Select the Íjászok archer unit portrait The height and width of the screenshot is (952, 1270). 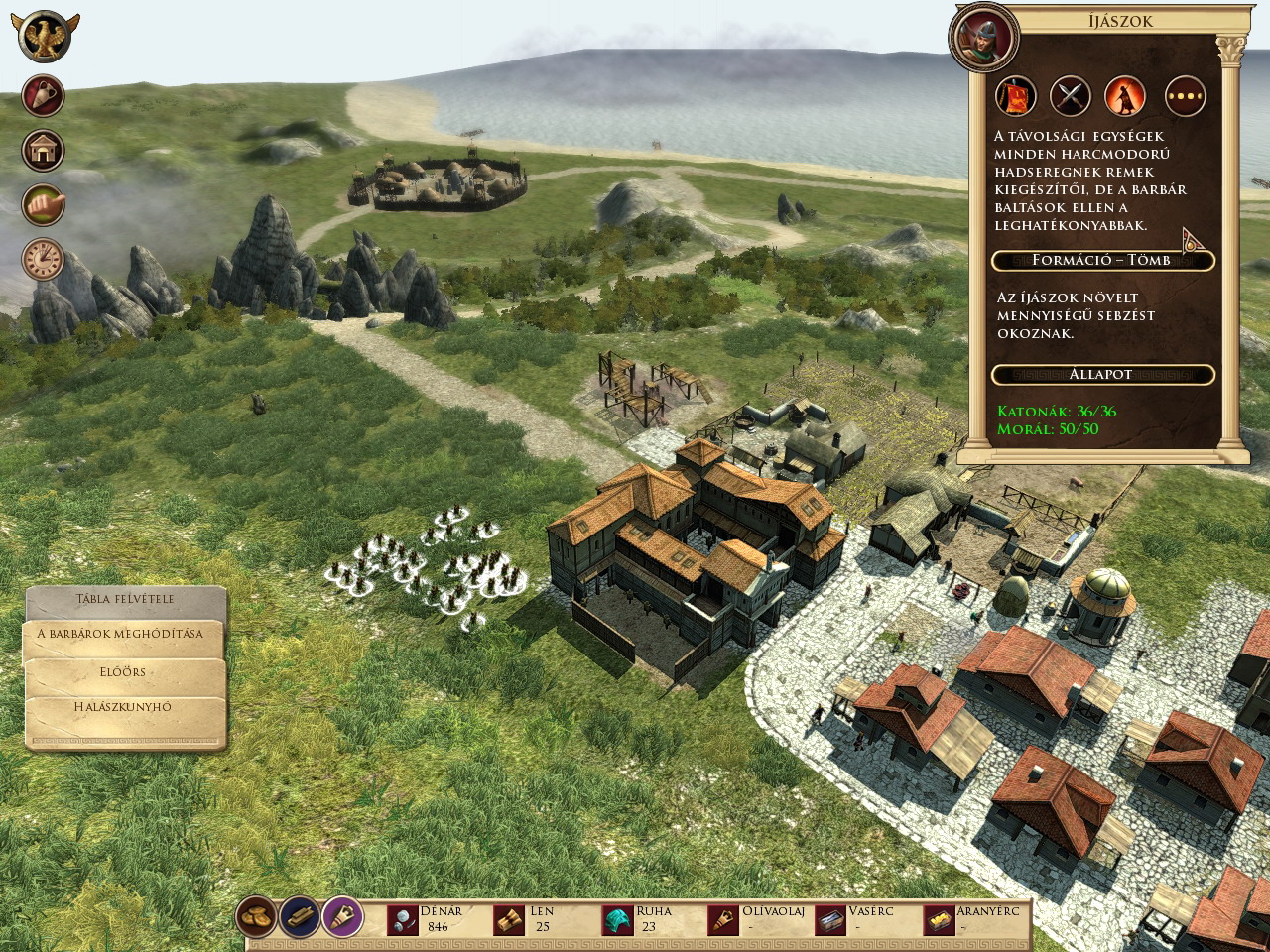click(984, 38)
